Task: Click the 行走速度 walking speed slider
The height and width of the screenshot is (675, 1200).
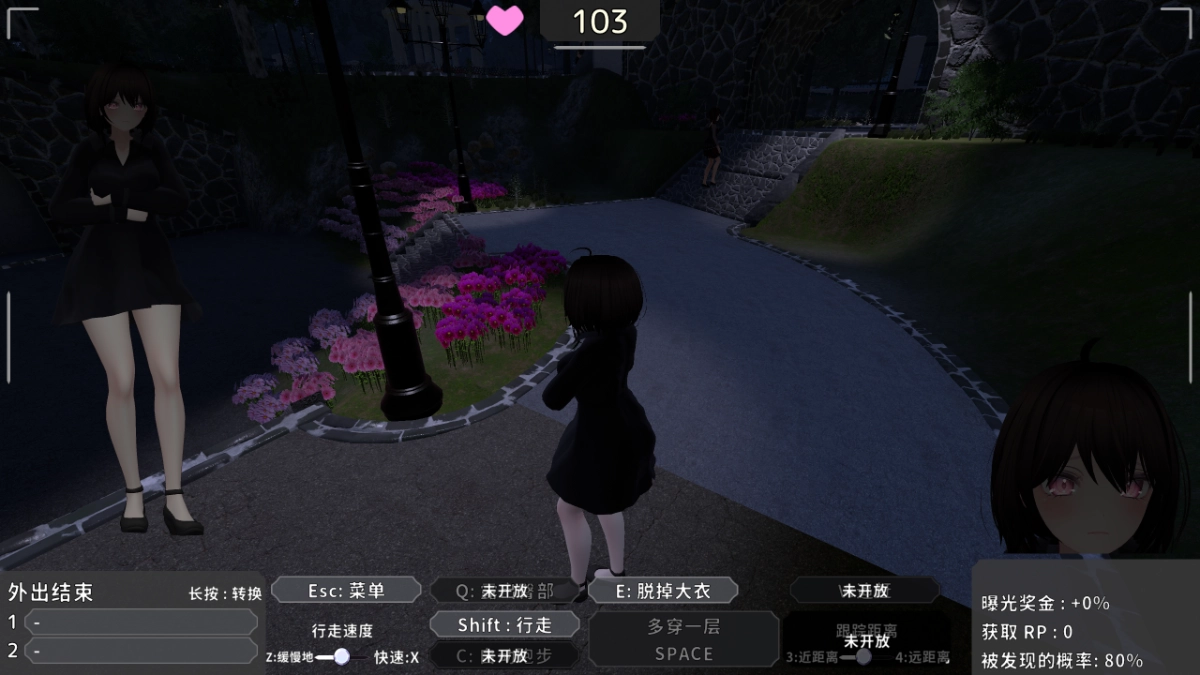Action: point(341,656)
